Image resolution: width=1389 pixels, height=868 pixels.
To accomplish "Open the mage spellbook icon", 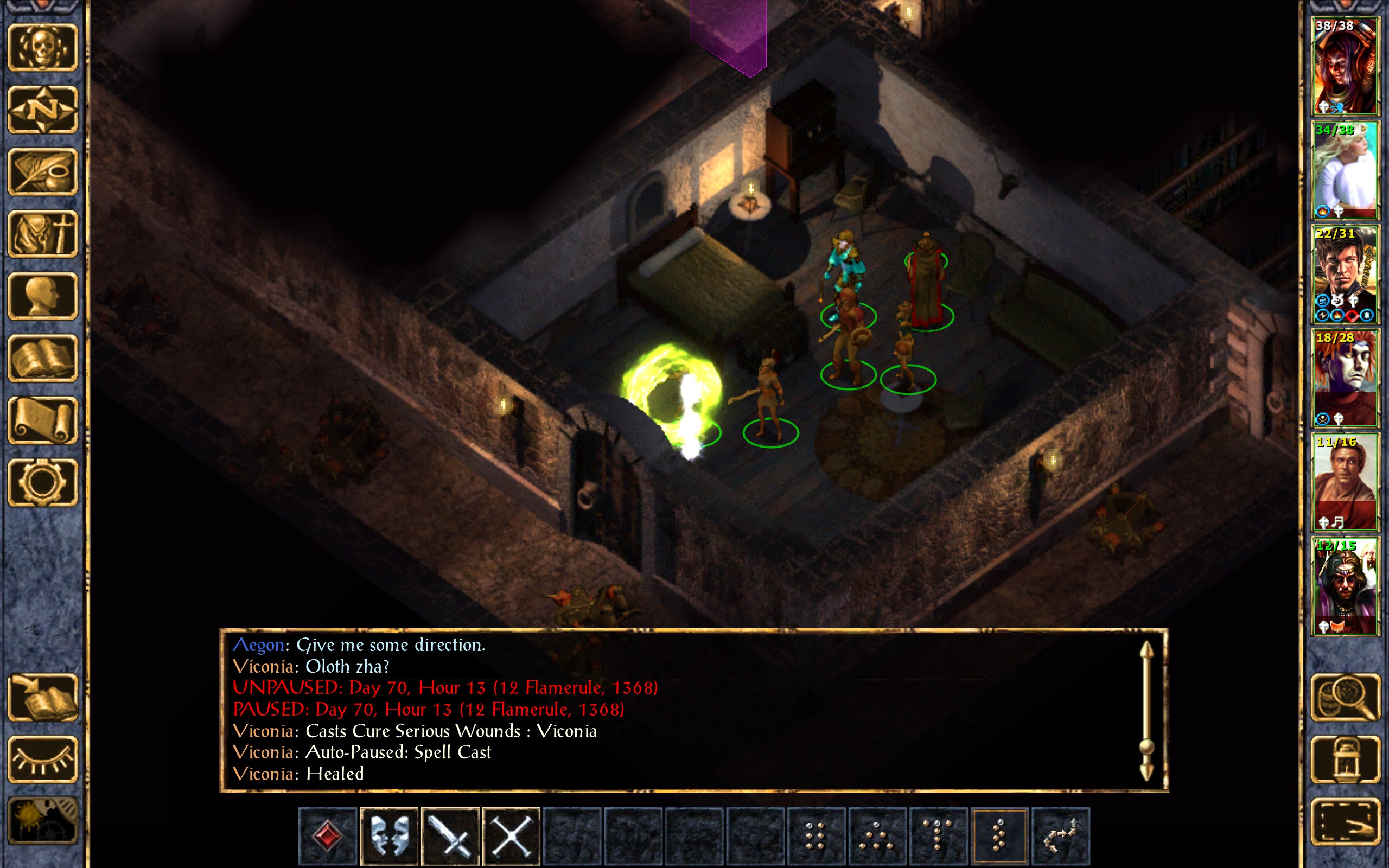I will pos(42,358).
